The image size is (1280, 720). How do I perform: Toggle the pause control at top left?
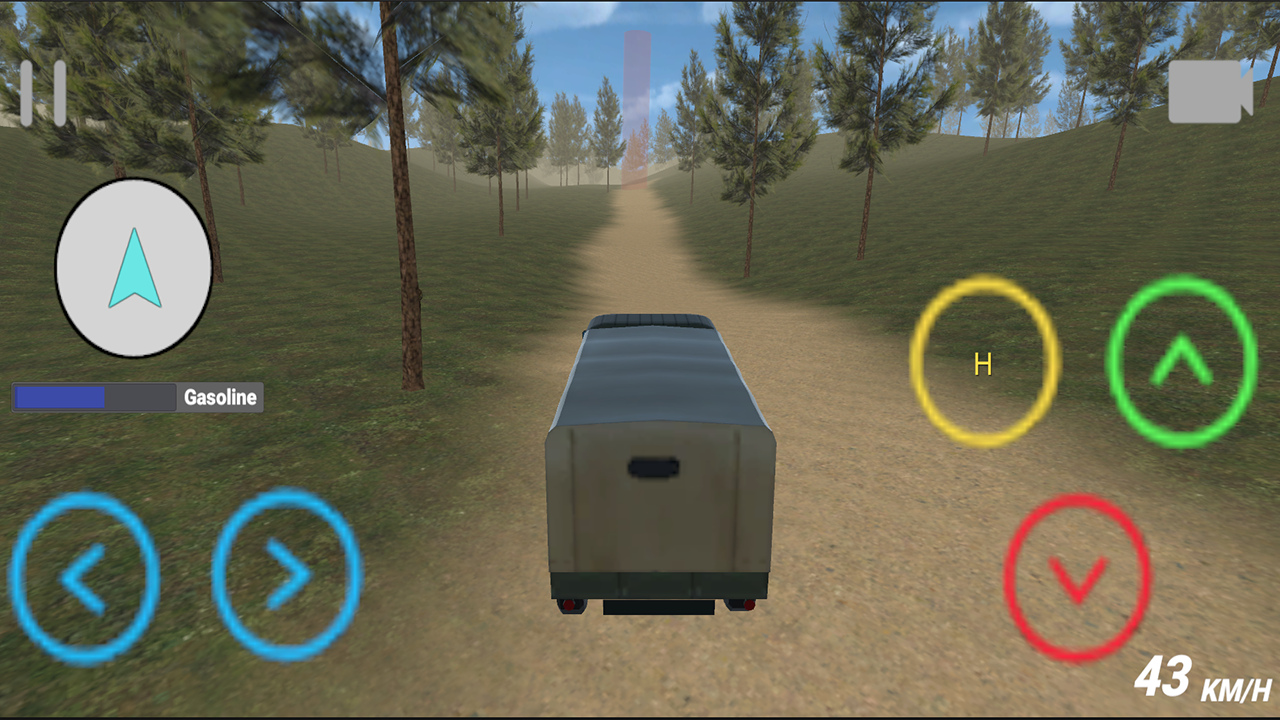44,92
